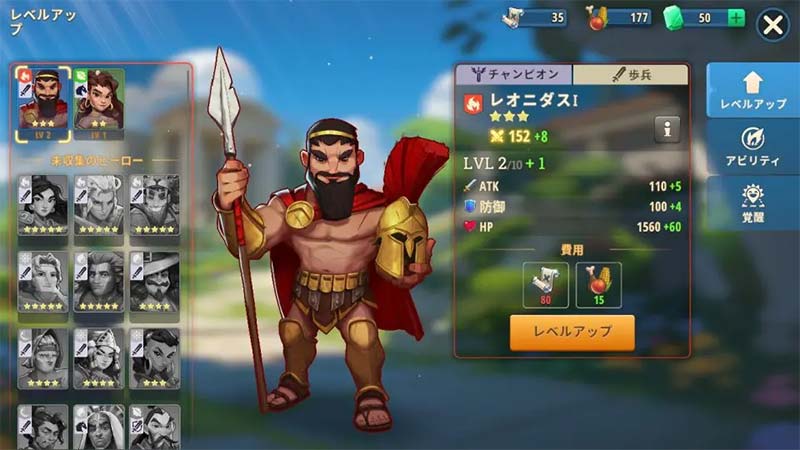This screenshot has width=800, height=450.
Task: Click the orange レベルアップ button
Action: tap(572, 332)
